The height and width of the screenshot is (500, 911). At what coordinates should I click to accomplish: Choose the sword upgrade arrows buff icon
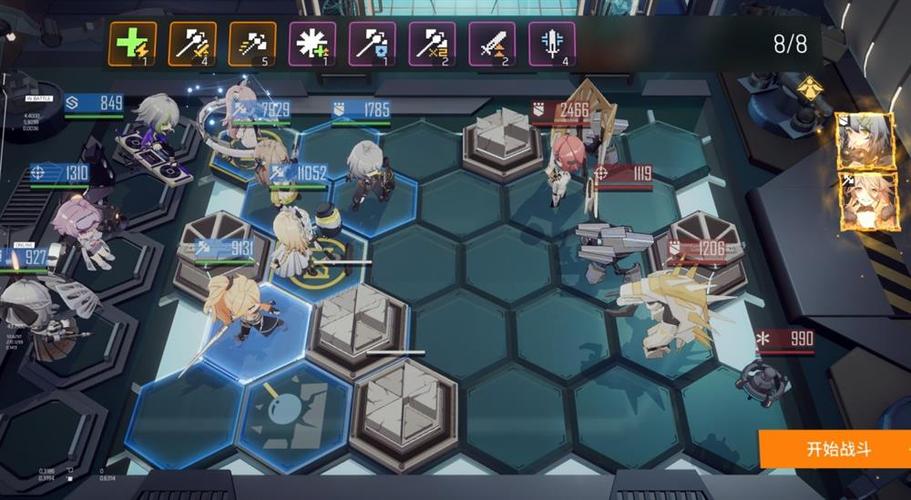[x=492, y=44]
